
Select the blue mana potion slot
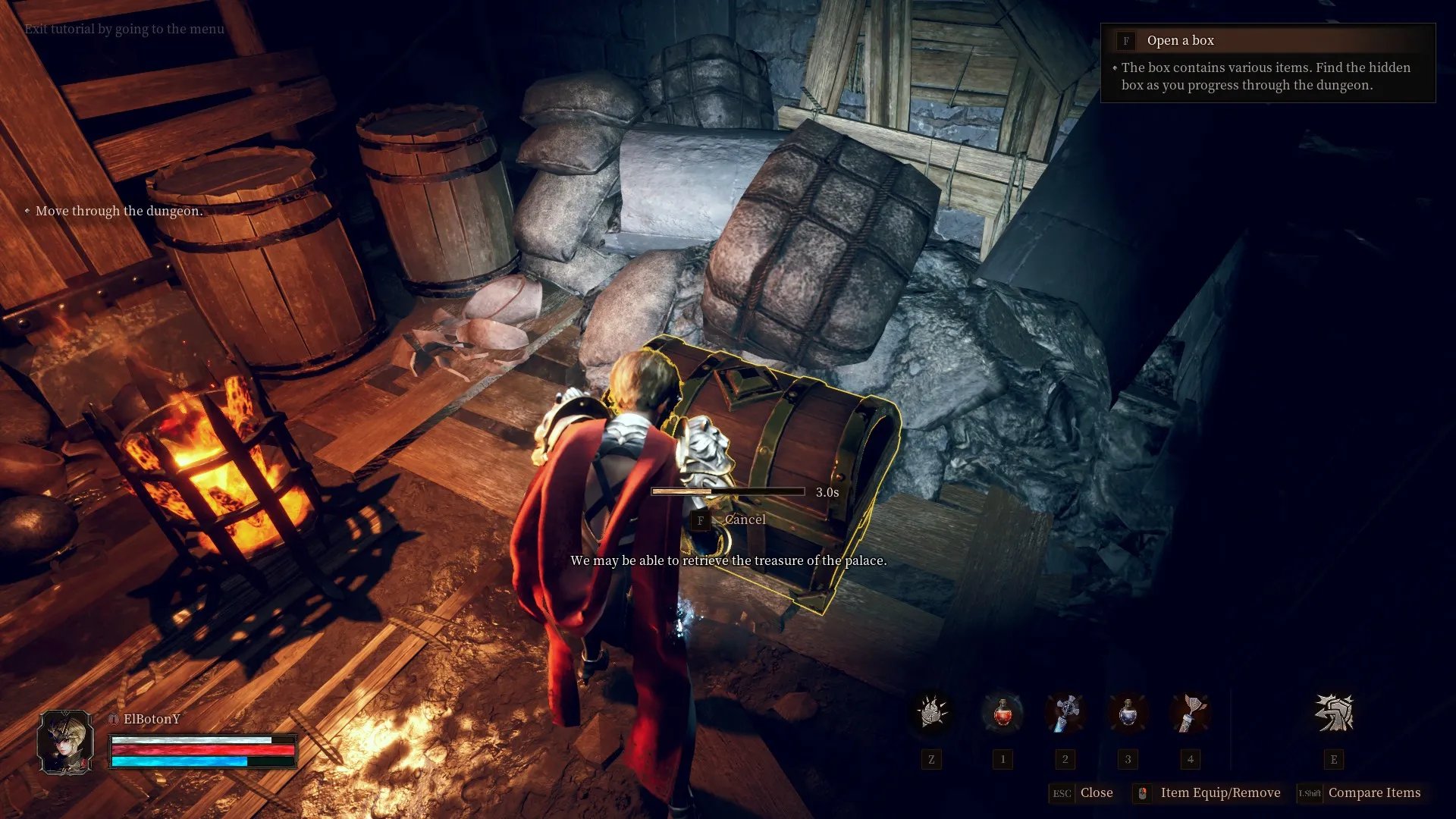pyautogui.click(x=1128, y=714)
